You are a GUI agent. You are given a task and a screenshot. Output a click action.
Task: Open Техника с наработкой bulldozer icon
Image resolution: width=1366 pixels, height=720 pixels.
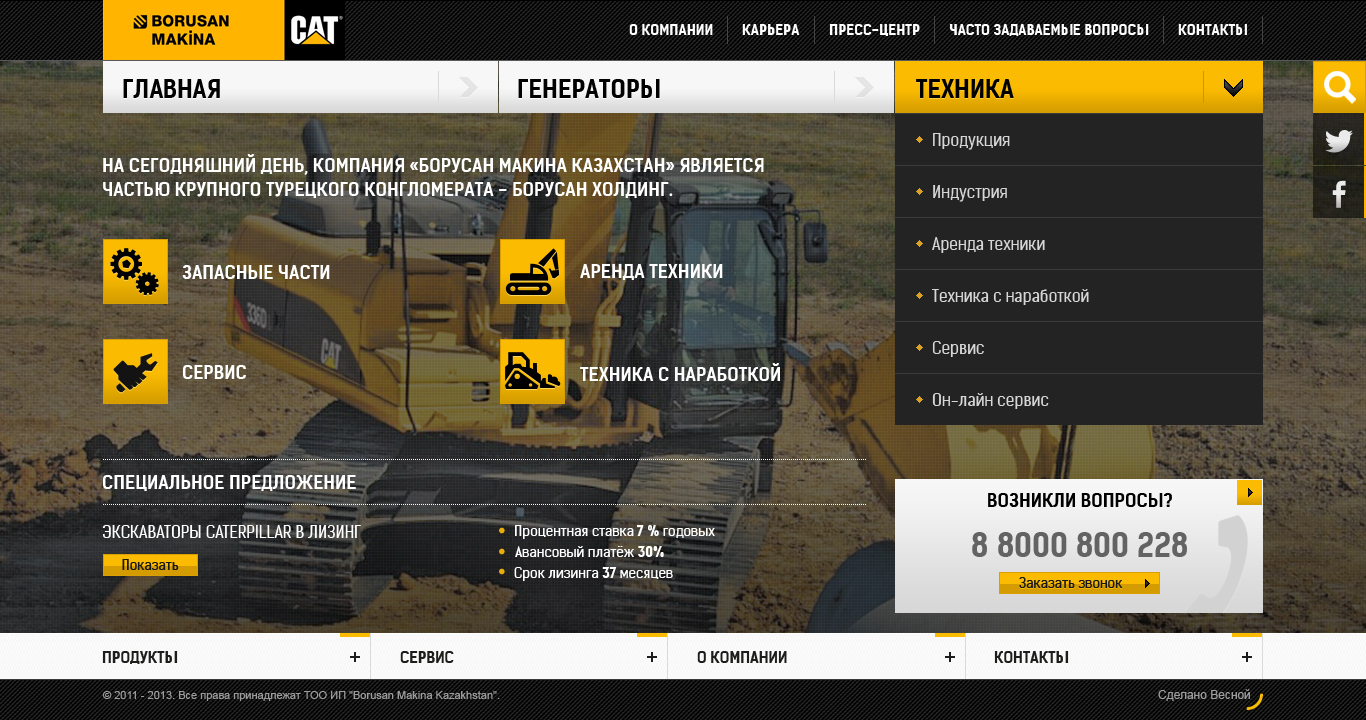tap(532, 371)
